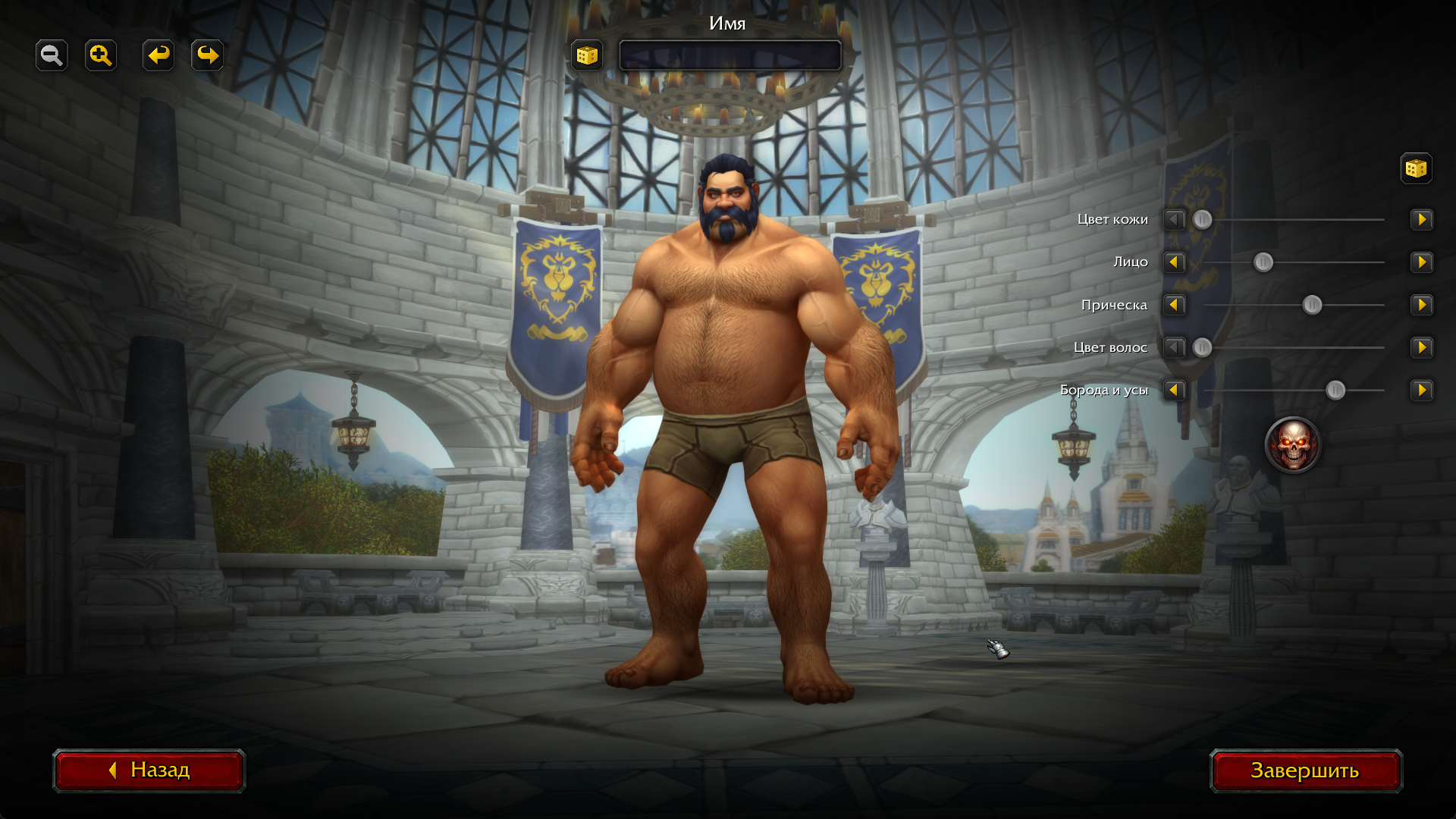The height and width of the screenshot is (819, 1456).
Task: Advance to next Цвет волос color
Action: coord(1421,348)
